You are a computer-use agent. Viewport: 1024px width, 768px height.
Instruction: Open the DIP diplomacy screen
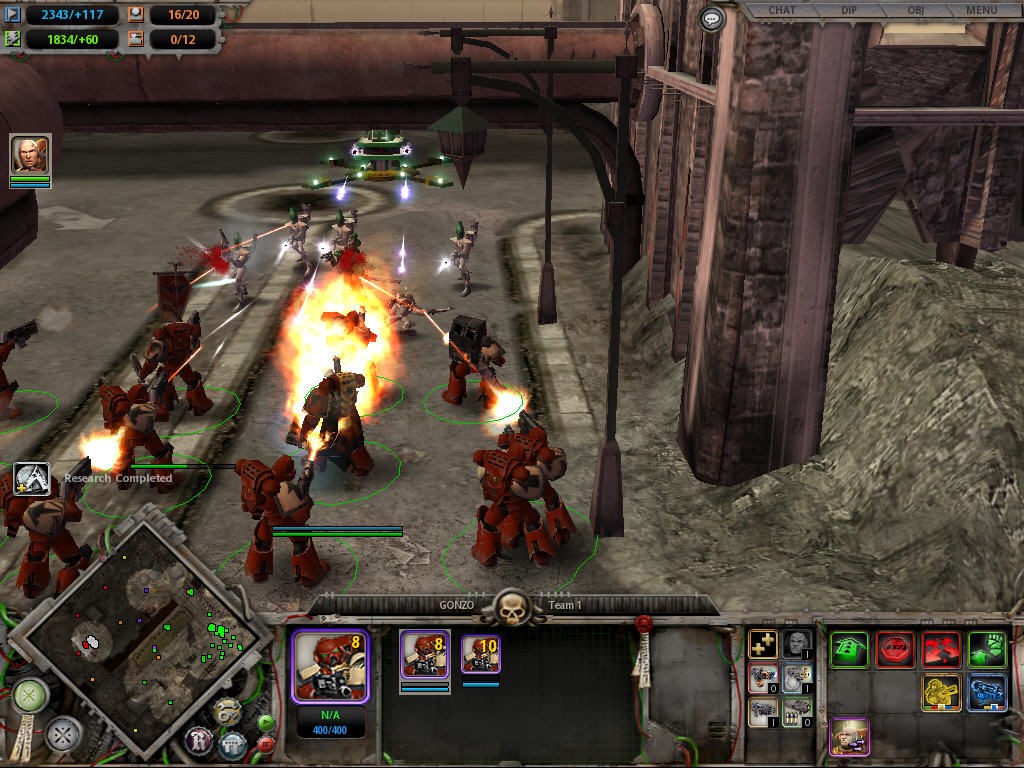point(848,11)
